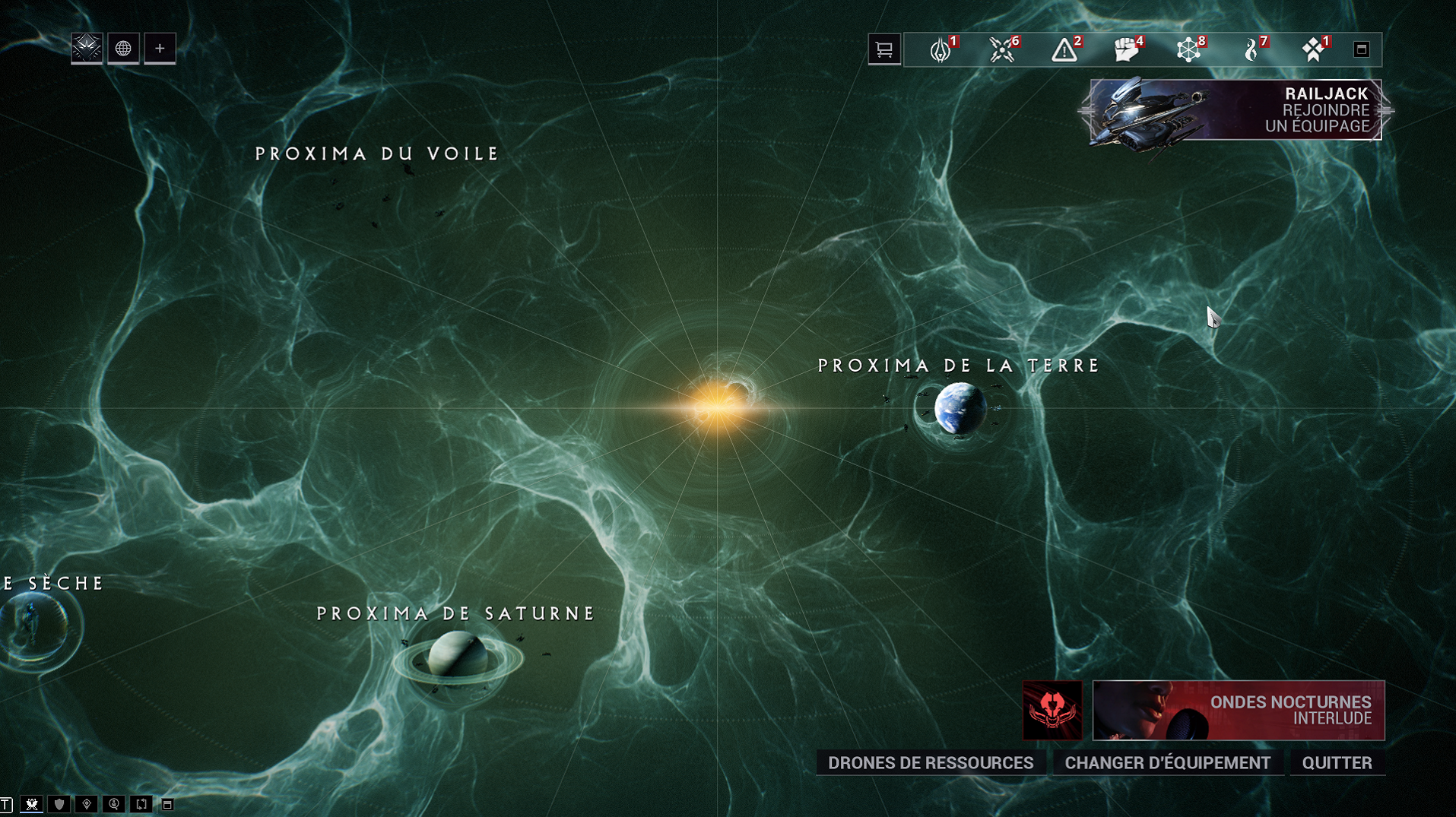Open the alerts warning triangle tab
This screenshot has height=817, width=1456.
coord(1064,49)
